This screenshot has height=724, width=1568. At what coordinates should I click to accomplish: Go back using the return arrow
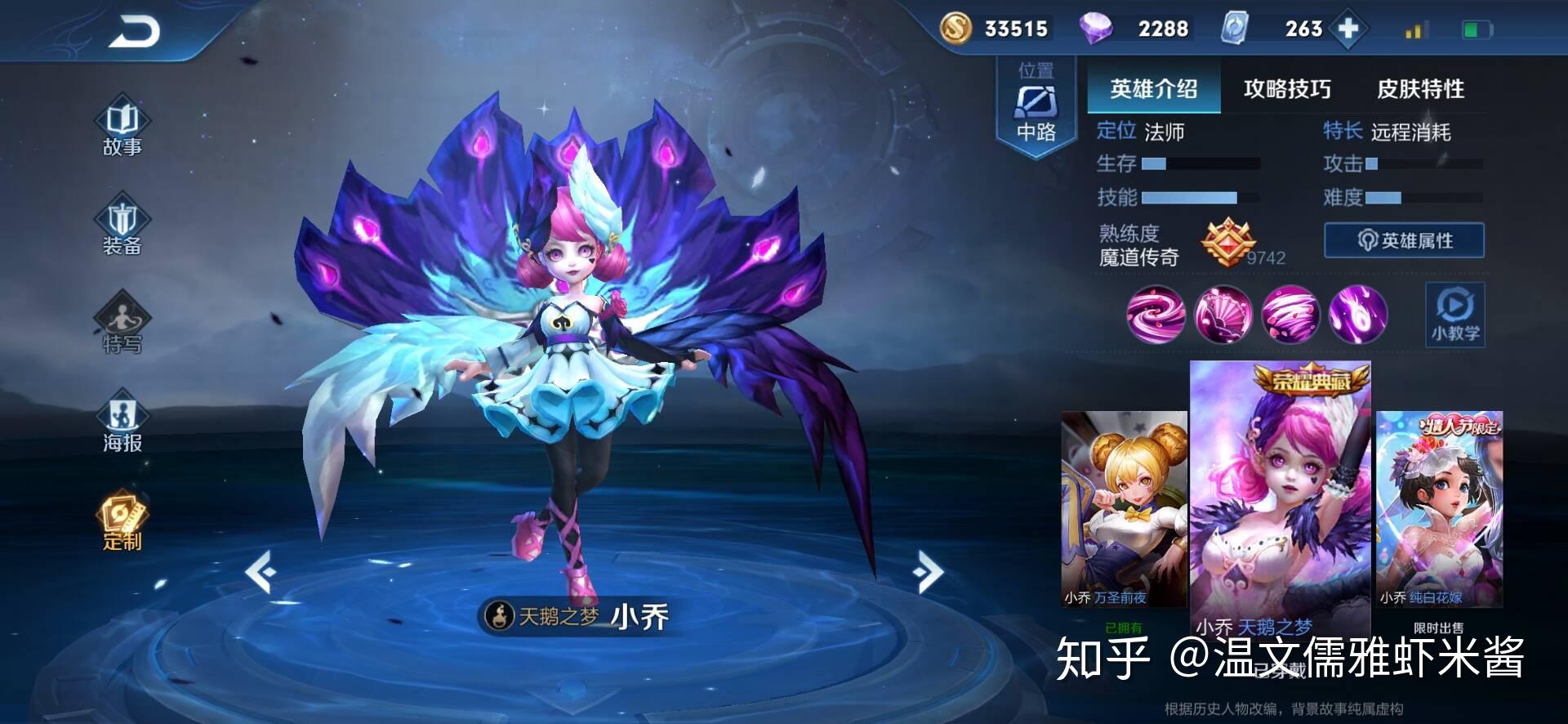point(136,33)
